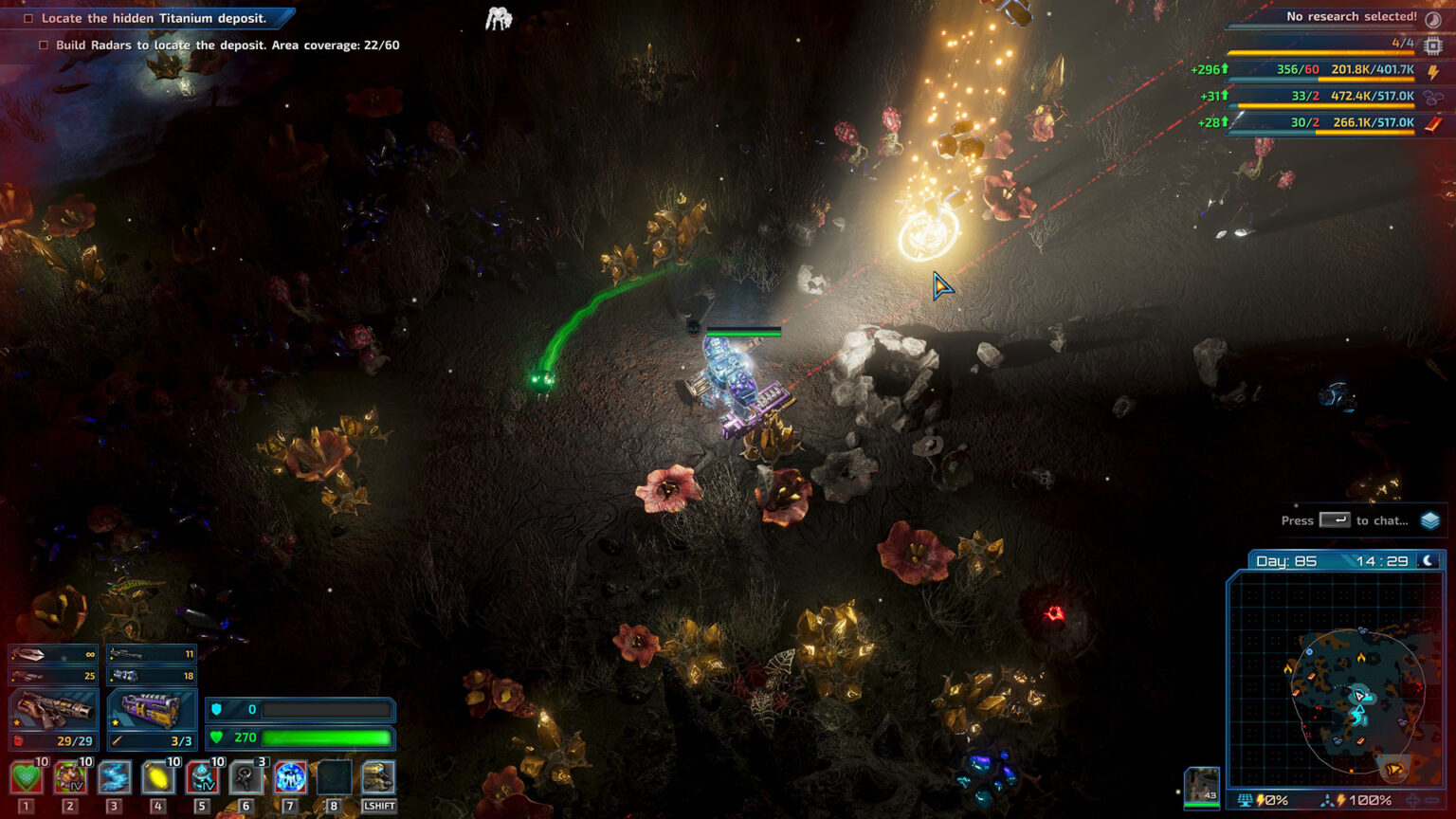Open the research menu from No research selected banner
The width and height of the screenshot is (1456, 819).
point(1350,16)
